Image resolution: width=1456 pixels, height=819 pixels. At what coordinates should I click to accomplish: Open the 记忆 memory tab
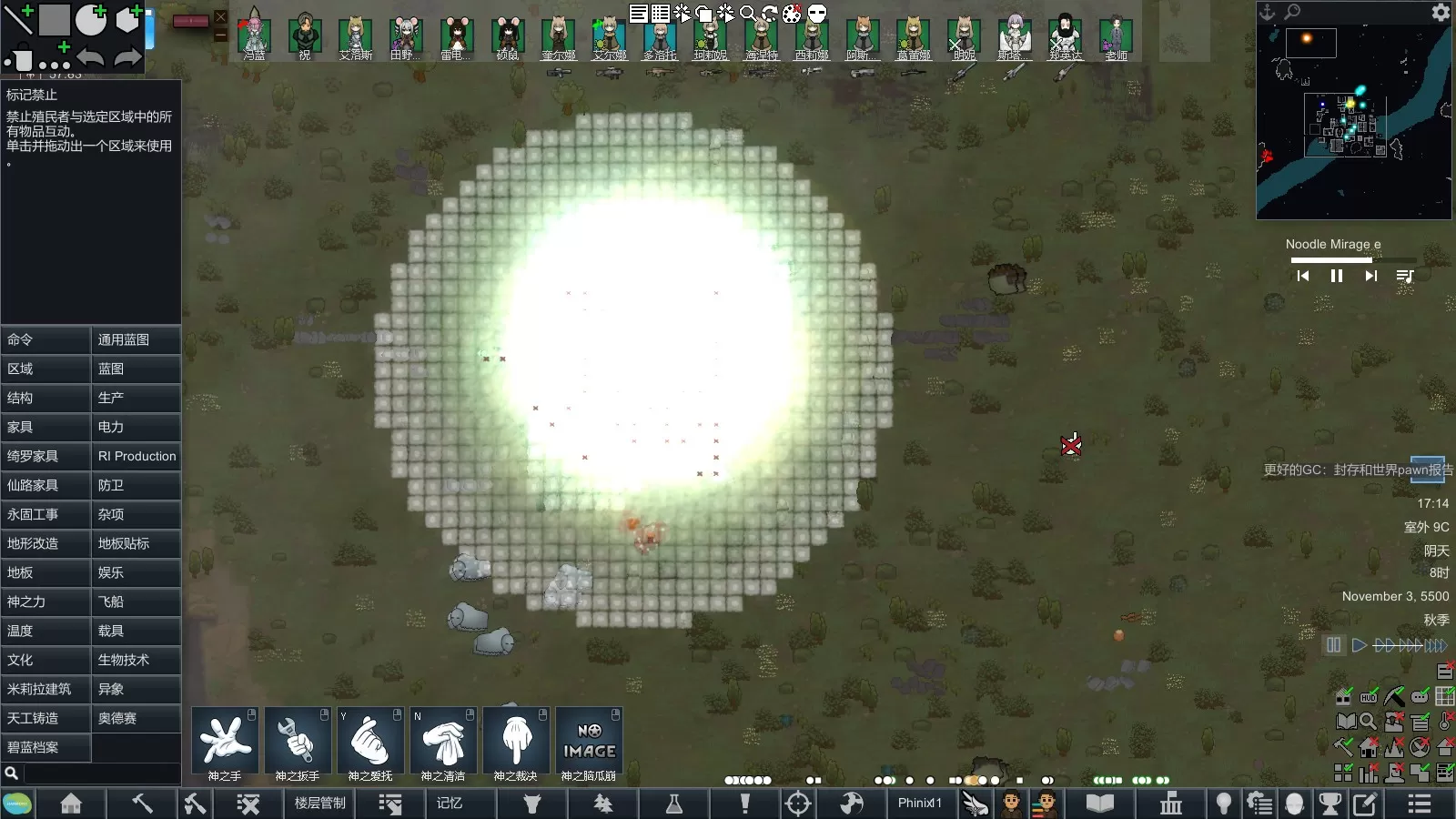click(x=450, y=804)
